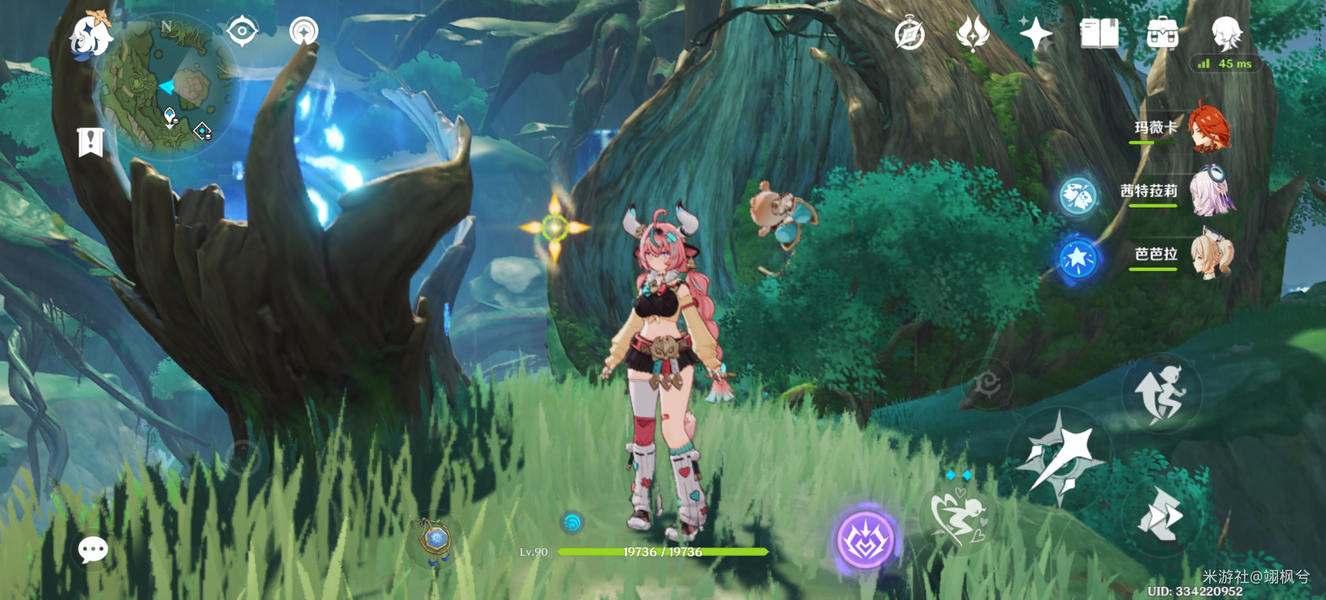Open the backpack inventory
This screenshot has width=1326, height=600.
pyautogui.click(x=1162, y=34)
